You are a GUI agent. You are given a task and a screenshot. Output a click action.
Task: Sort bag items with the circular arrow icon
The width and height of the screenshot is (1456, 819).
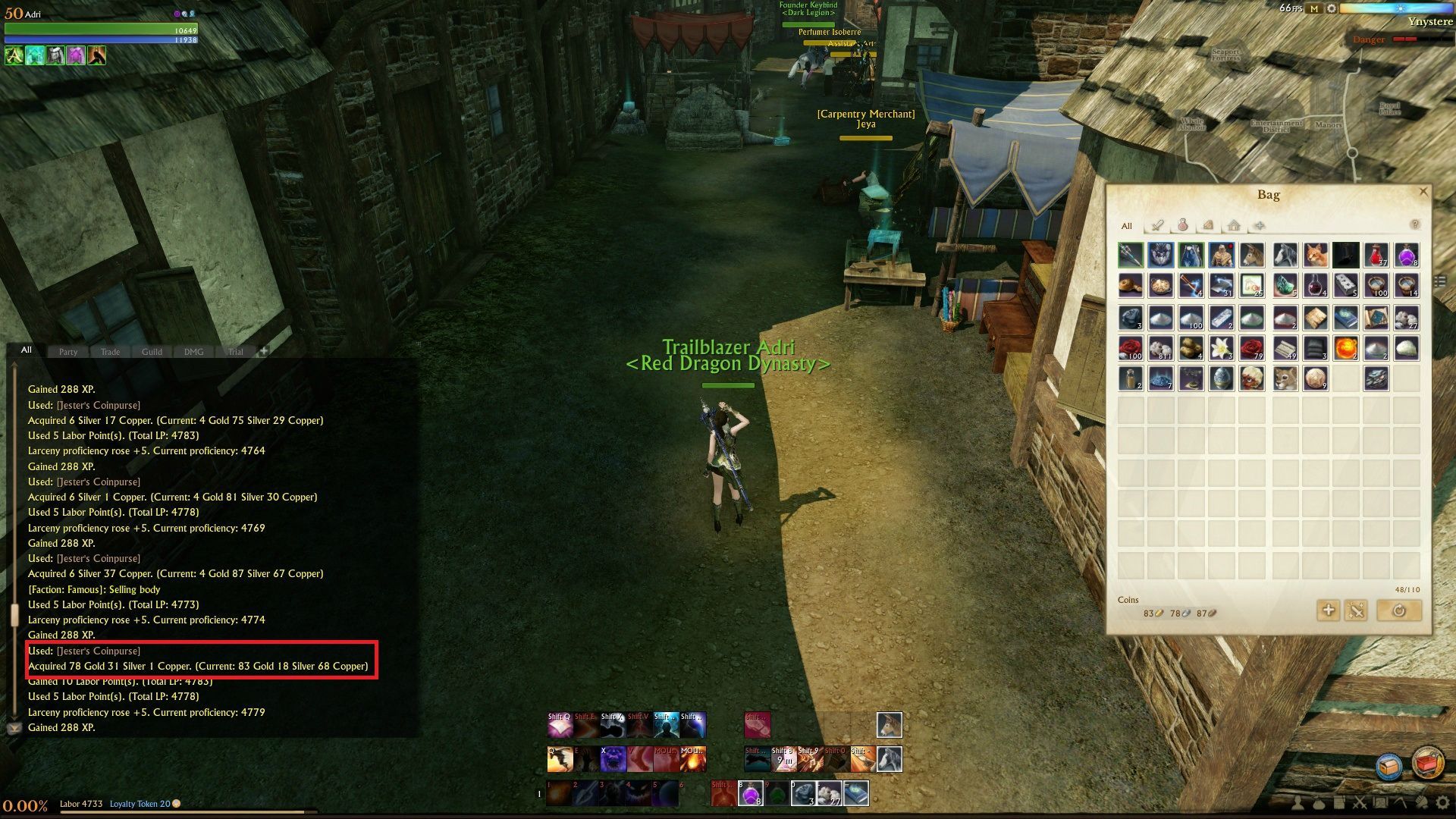click(1399, 610)
